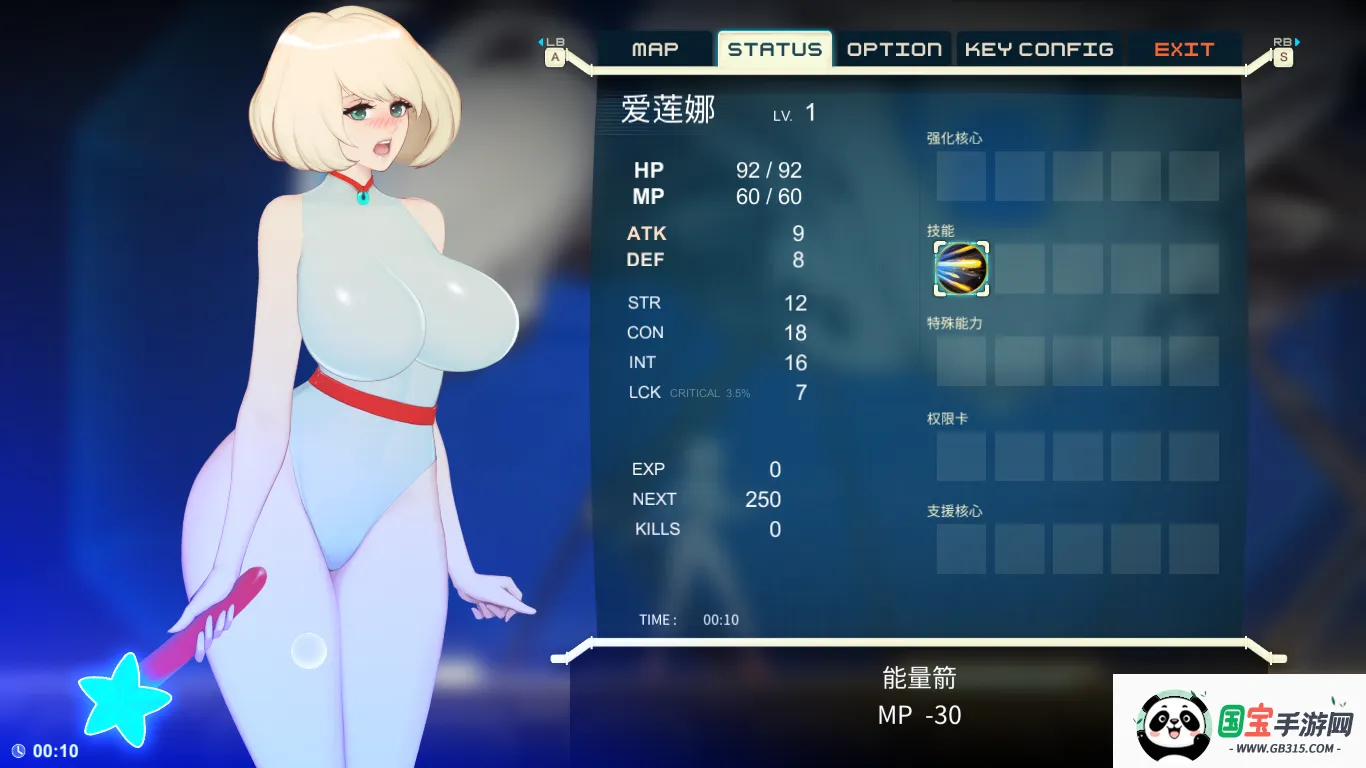Switch to the MAP tab
This screenshot has width=1366, height=768.
click(x=656, y=48)
